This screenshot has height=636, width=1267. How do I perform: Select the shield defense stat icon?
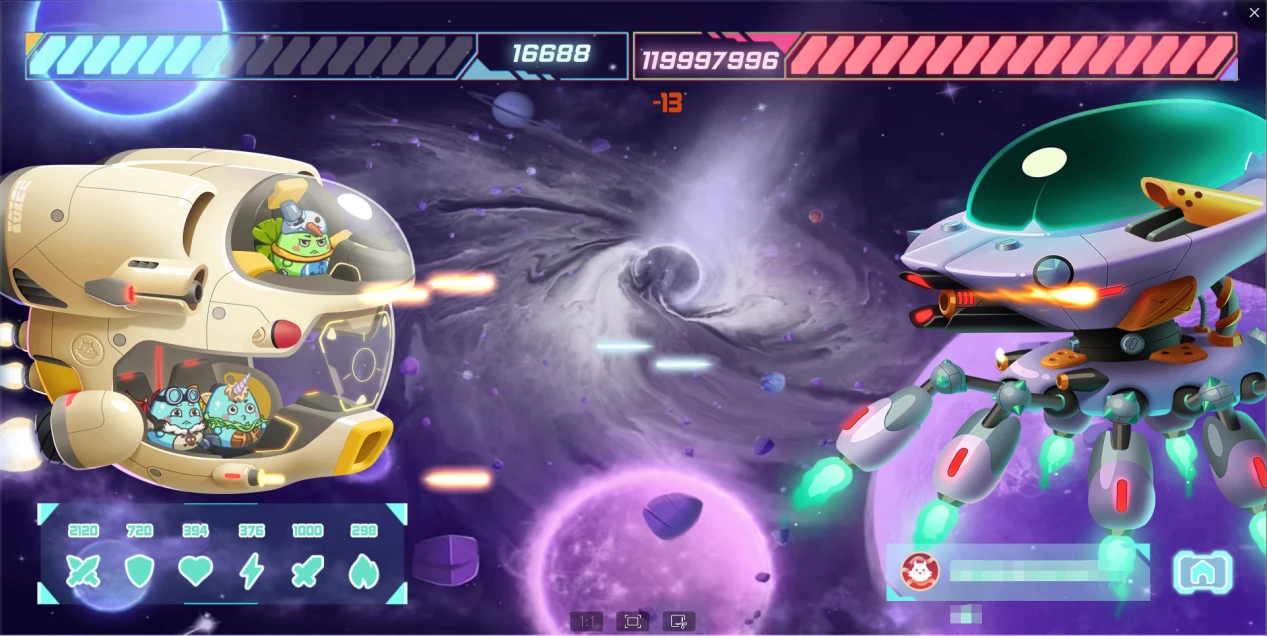tap(140, 570)
